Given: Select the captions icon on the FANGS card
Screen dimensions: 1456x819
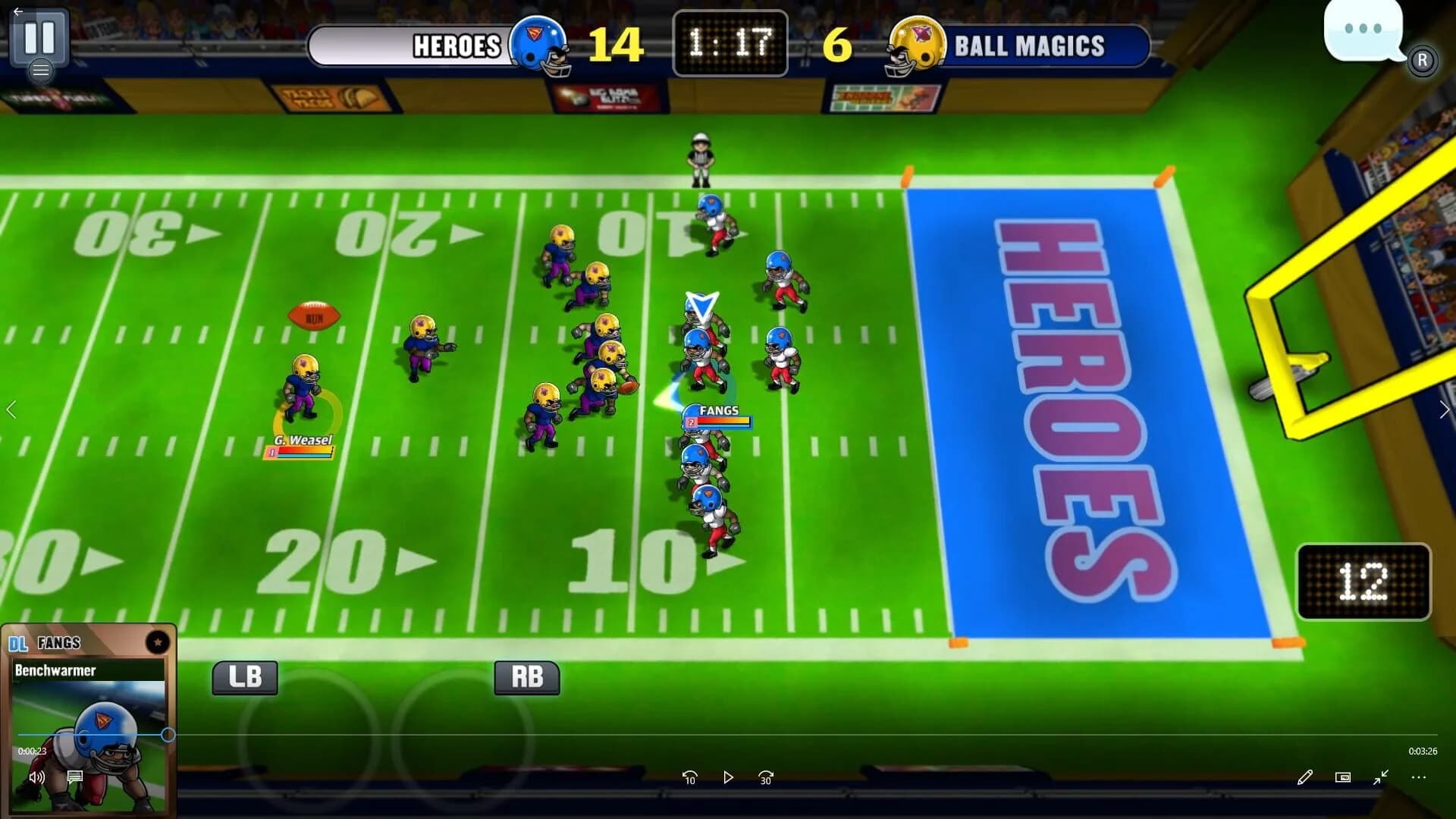Looking at the screenshot, I should click(x=74, y=777).
